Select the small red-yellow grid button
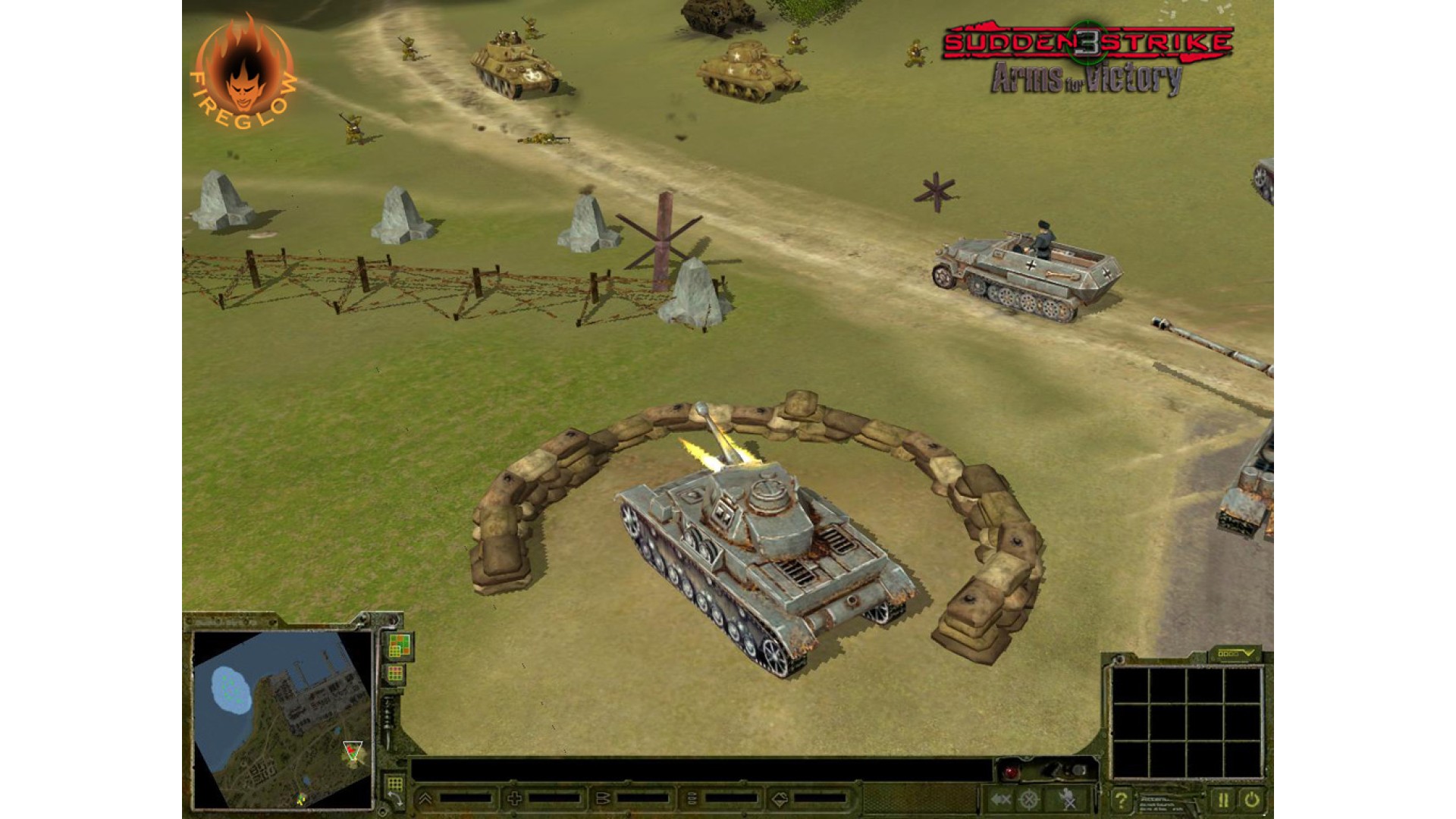1456x819 pixels. coord(395,674)
